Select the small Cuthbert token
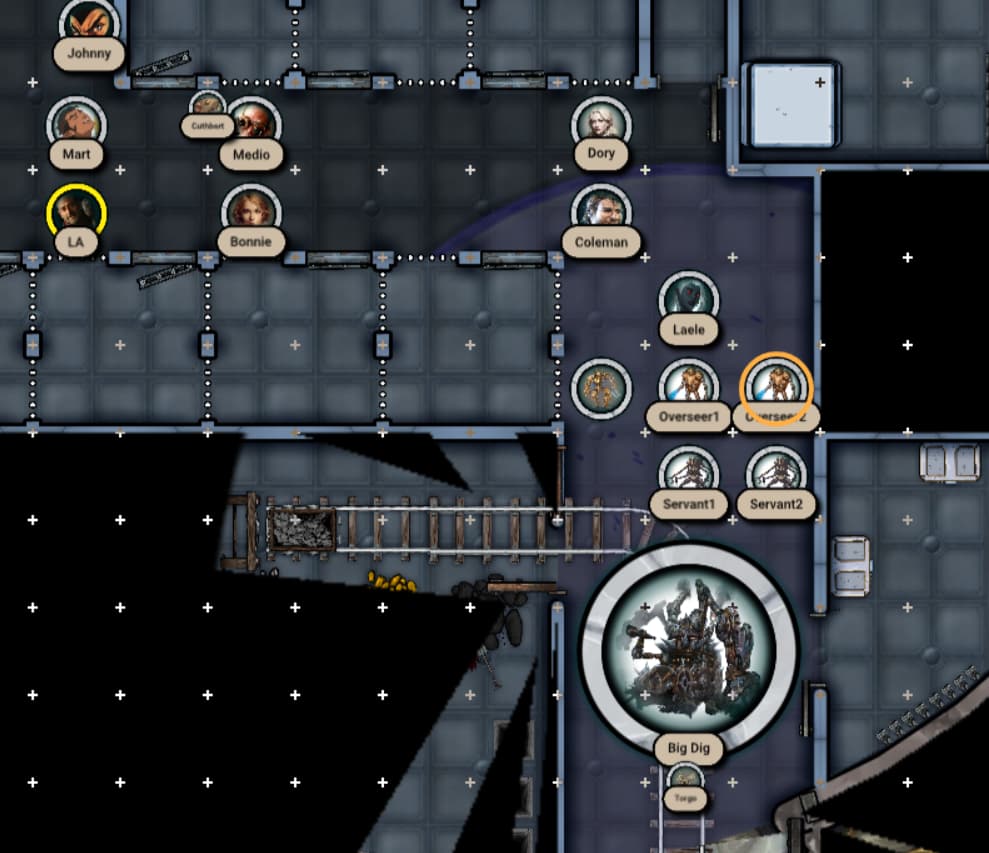The image size is (989, 853). (207, 105)
